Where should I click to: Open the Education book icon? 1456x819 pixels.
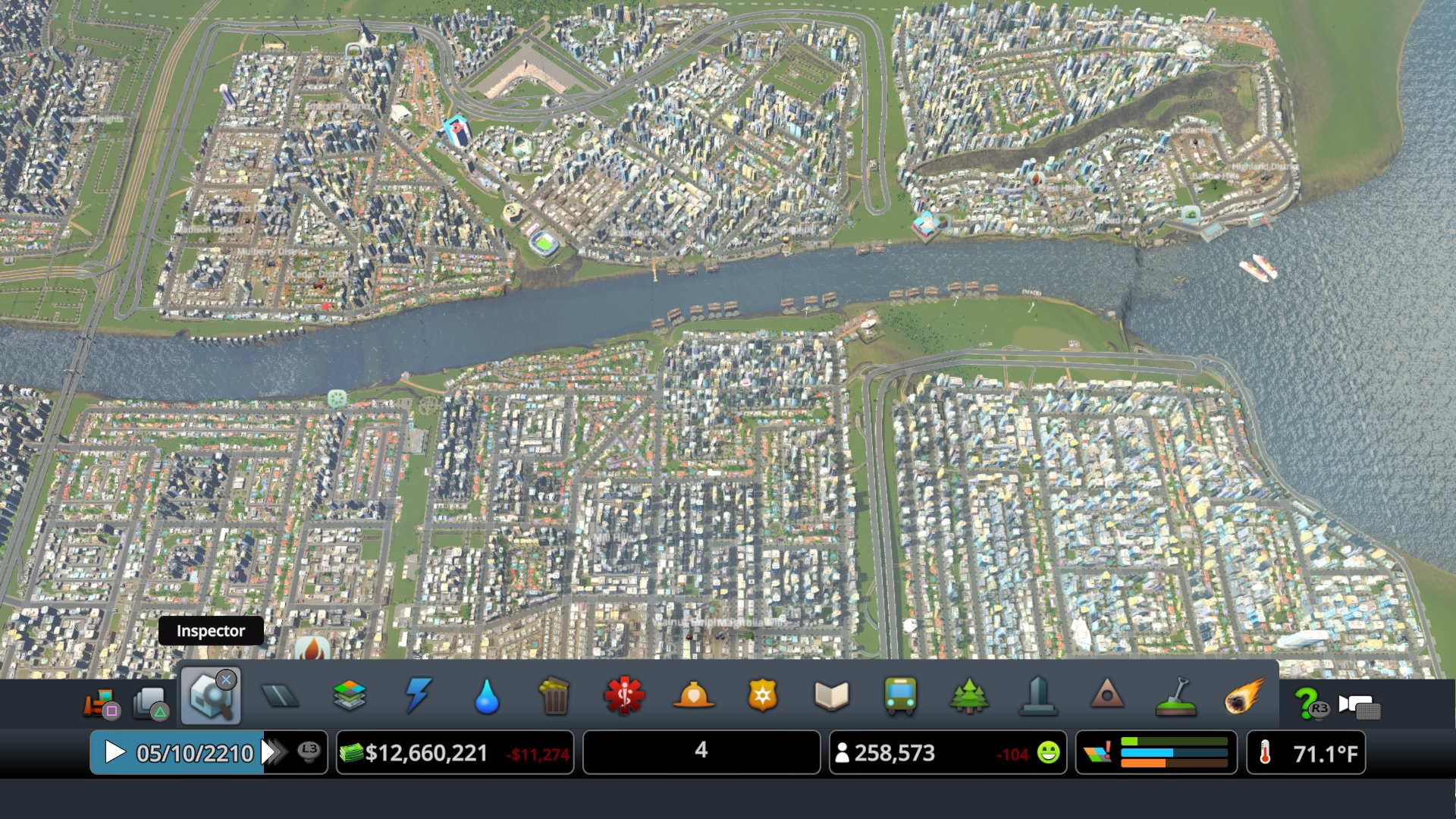click(x=831, y=698)
